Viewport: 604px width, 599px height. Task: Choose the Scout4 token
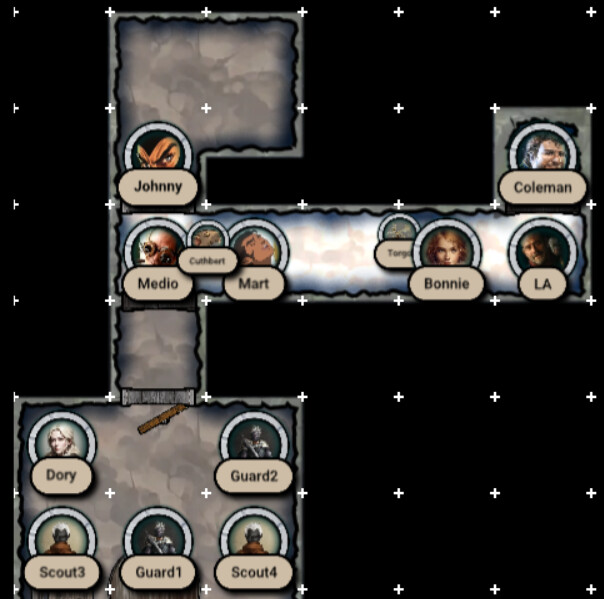pyautogui.click(x=253, y=541)
